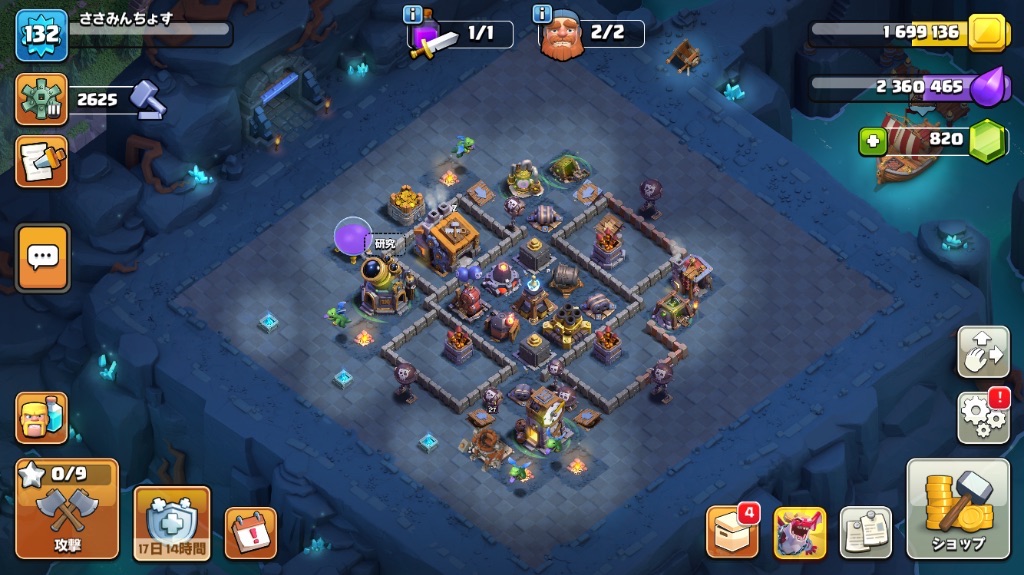
Task: Open the red dragon event icon
Action: pyautogui.click(x=799, y=533)
